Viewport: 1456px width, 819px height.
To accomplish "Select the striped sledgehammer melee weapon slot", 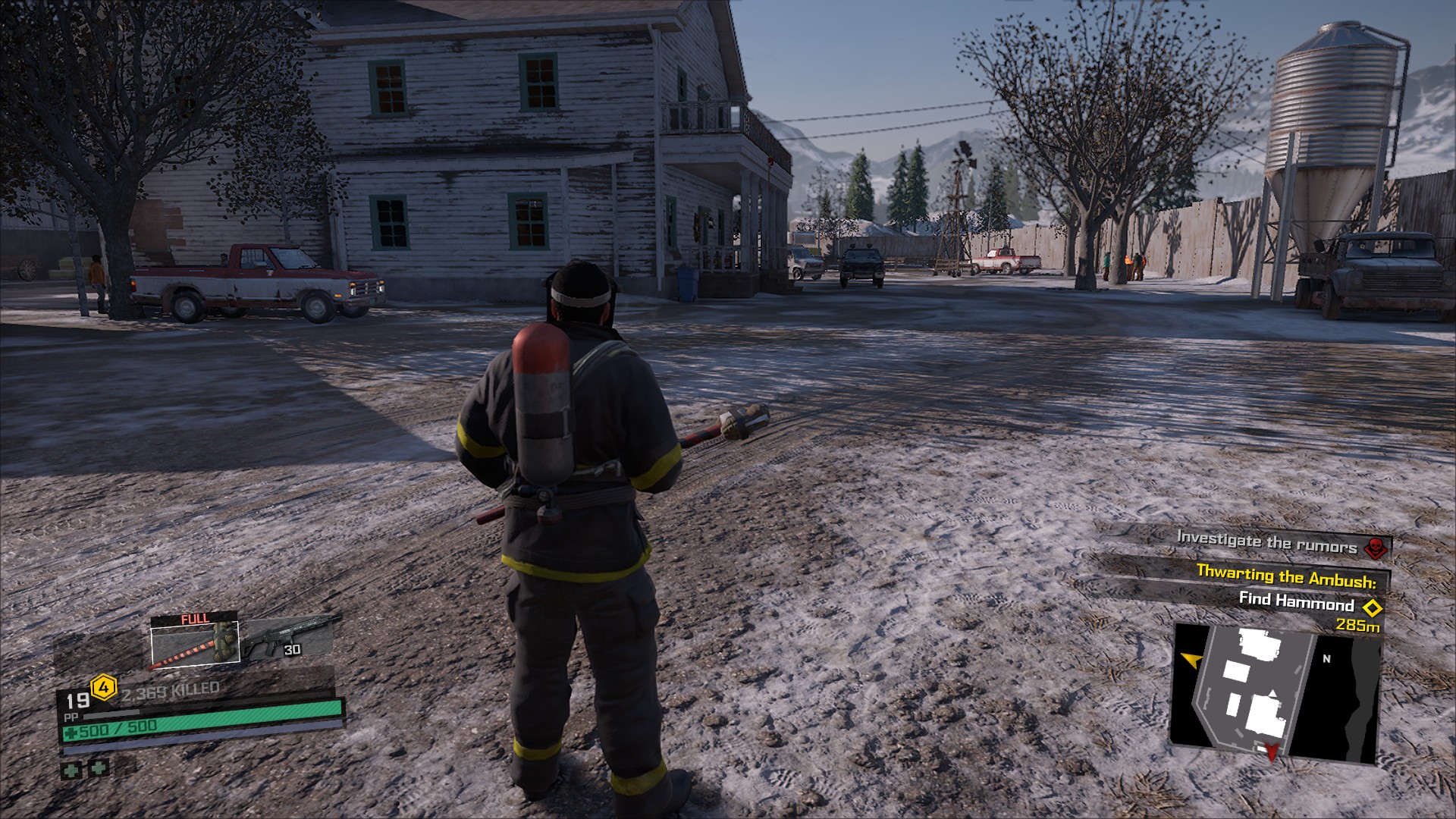I will pos(195,645).
